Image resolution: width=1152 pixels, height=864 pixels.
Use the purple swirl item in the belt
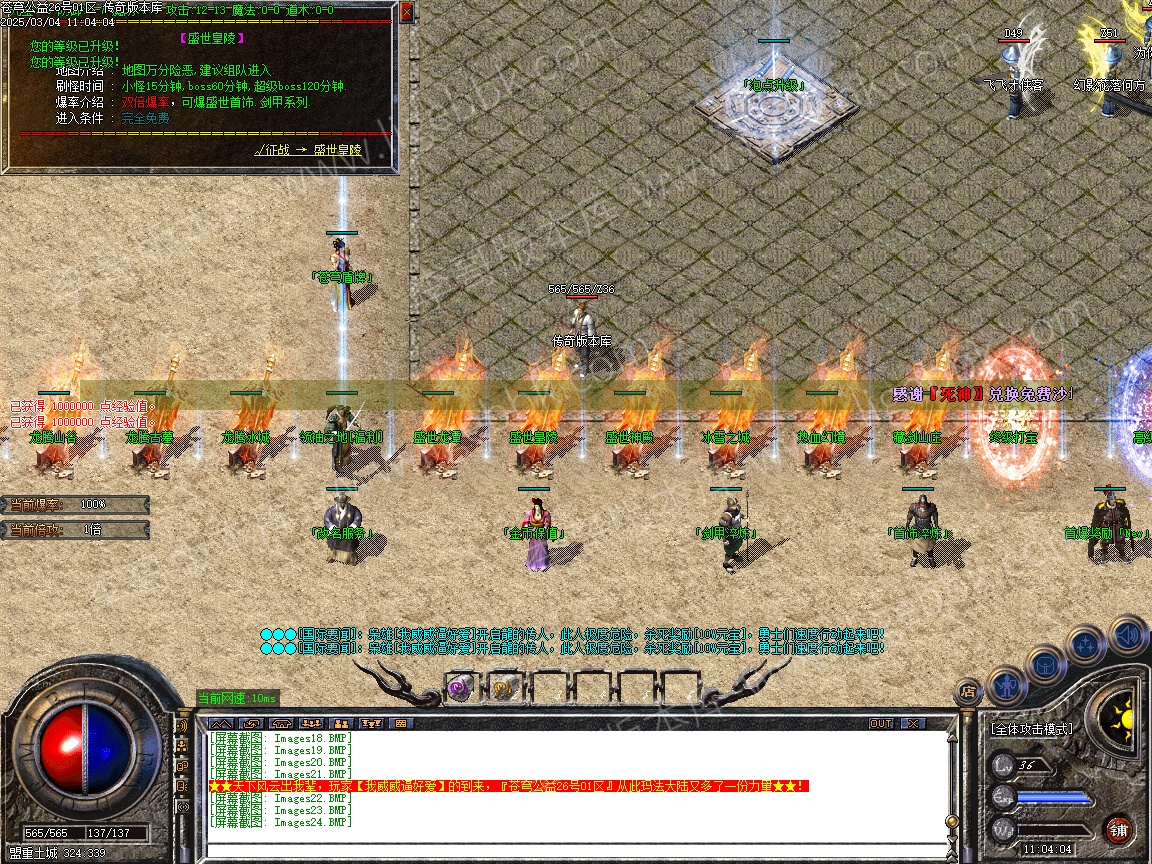point(459,687)
